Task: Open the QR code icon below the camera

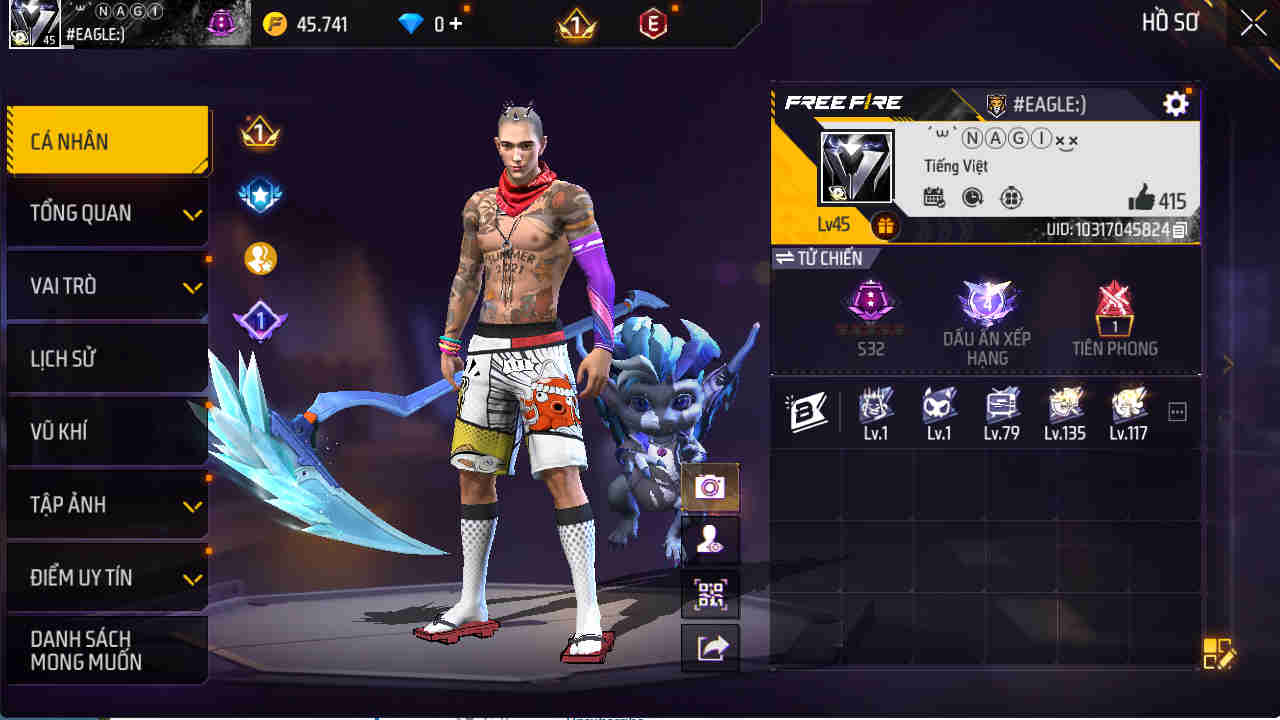Action: click(710, 592)
